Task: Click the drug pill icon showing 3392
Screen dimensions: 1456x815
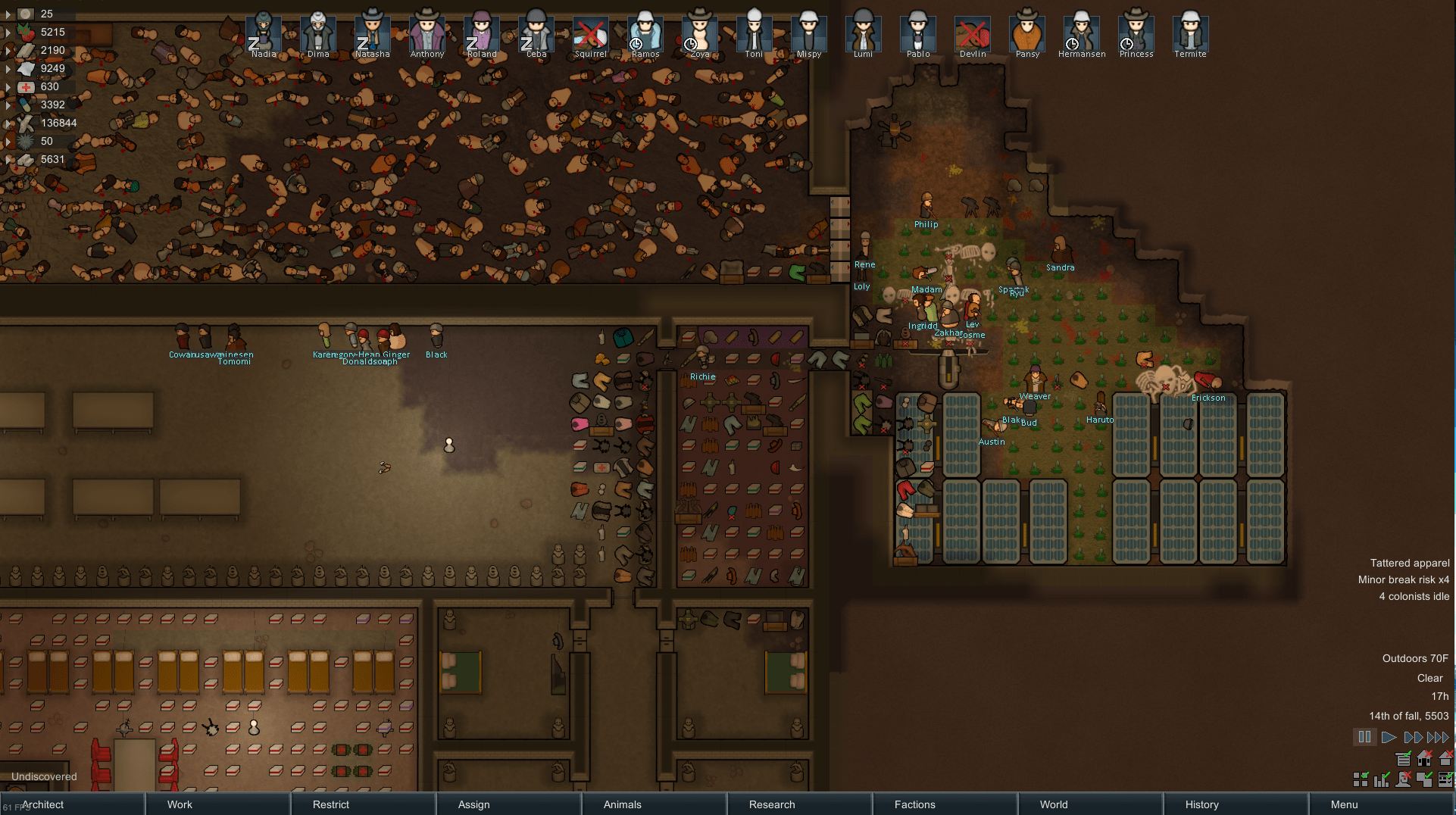Action: tap(25, 105)
